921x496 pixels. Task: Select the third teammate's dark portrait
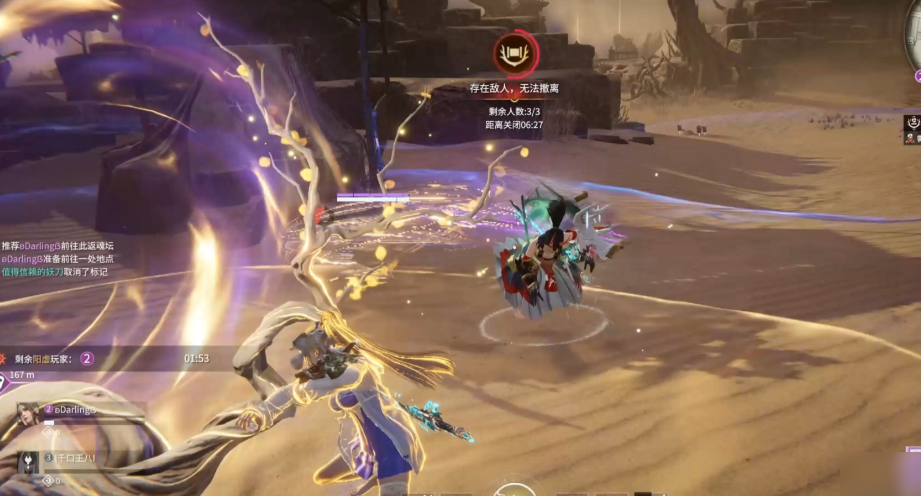27,463
